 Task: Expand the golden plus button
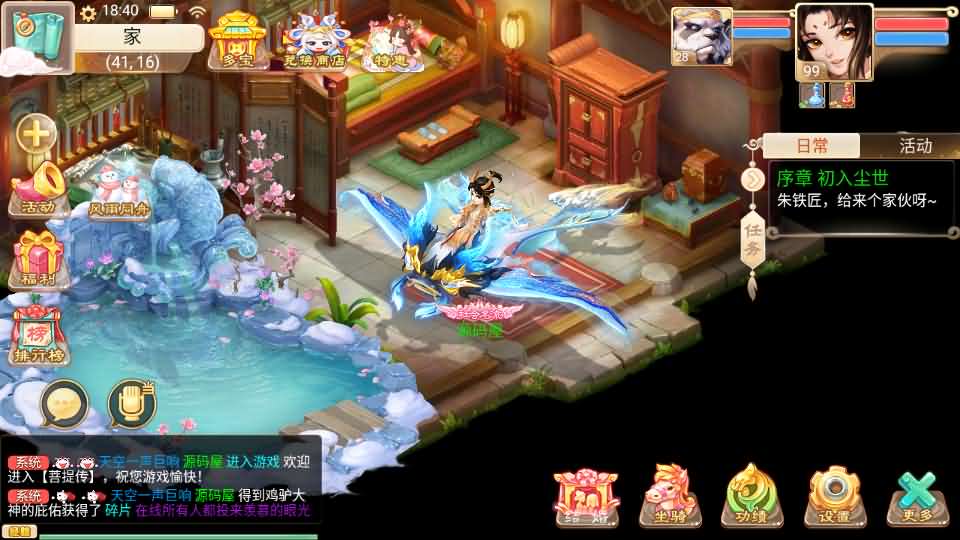pyautogui.click(x=37, y=132)
